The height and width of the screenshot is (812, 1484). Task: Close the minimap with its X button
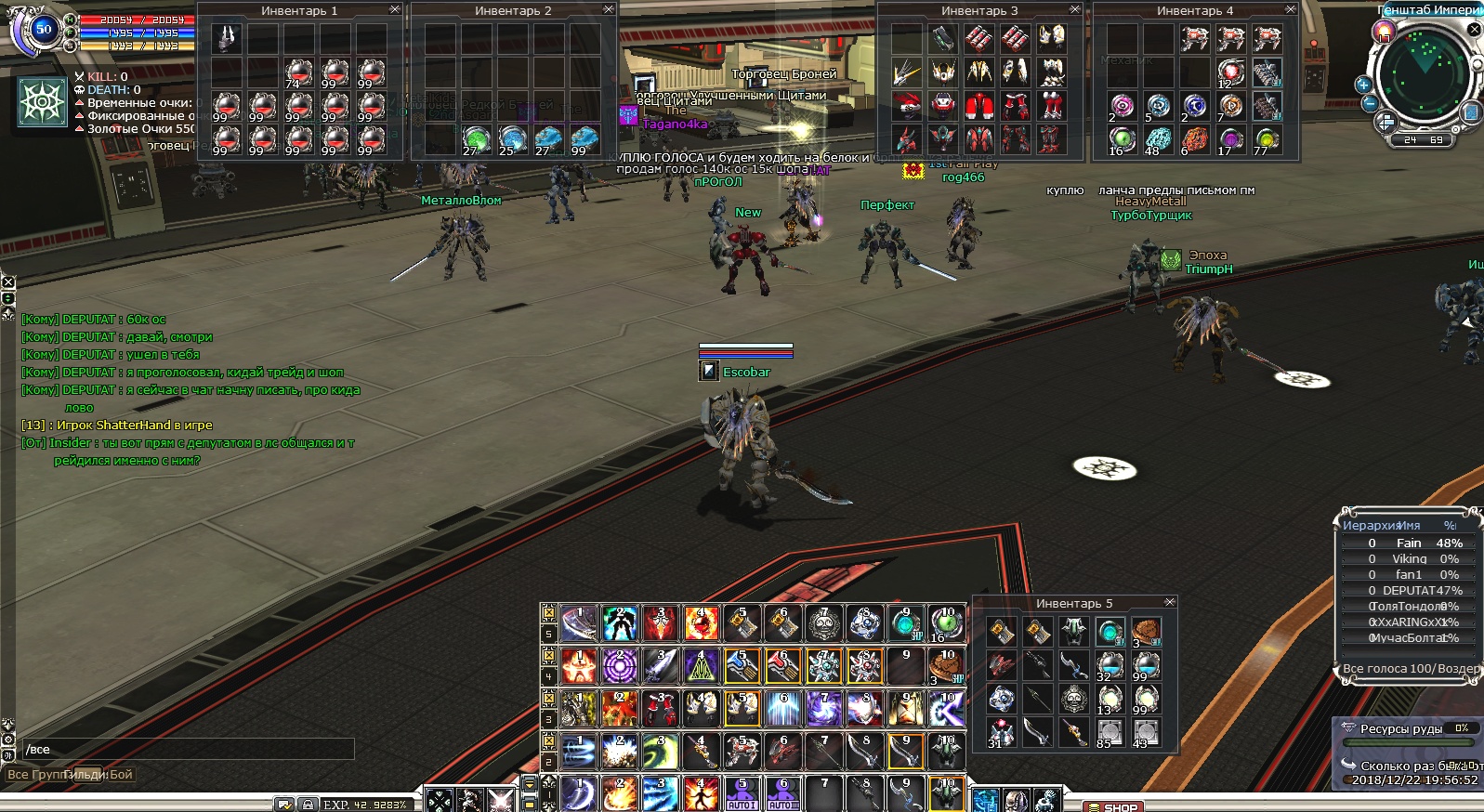[1475, 29]
